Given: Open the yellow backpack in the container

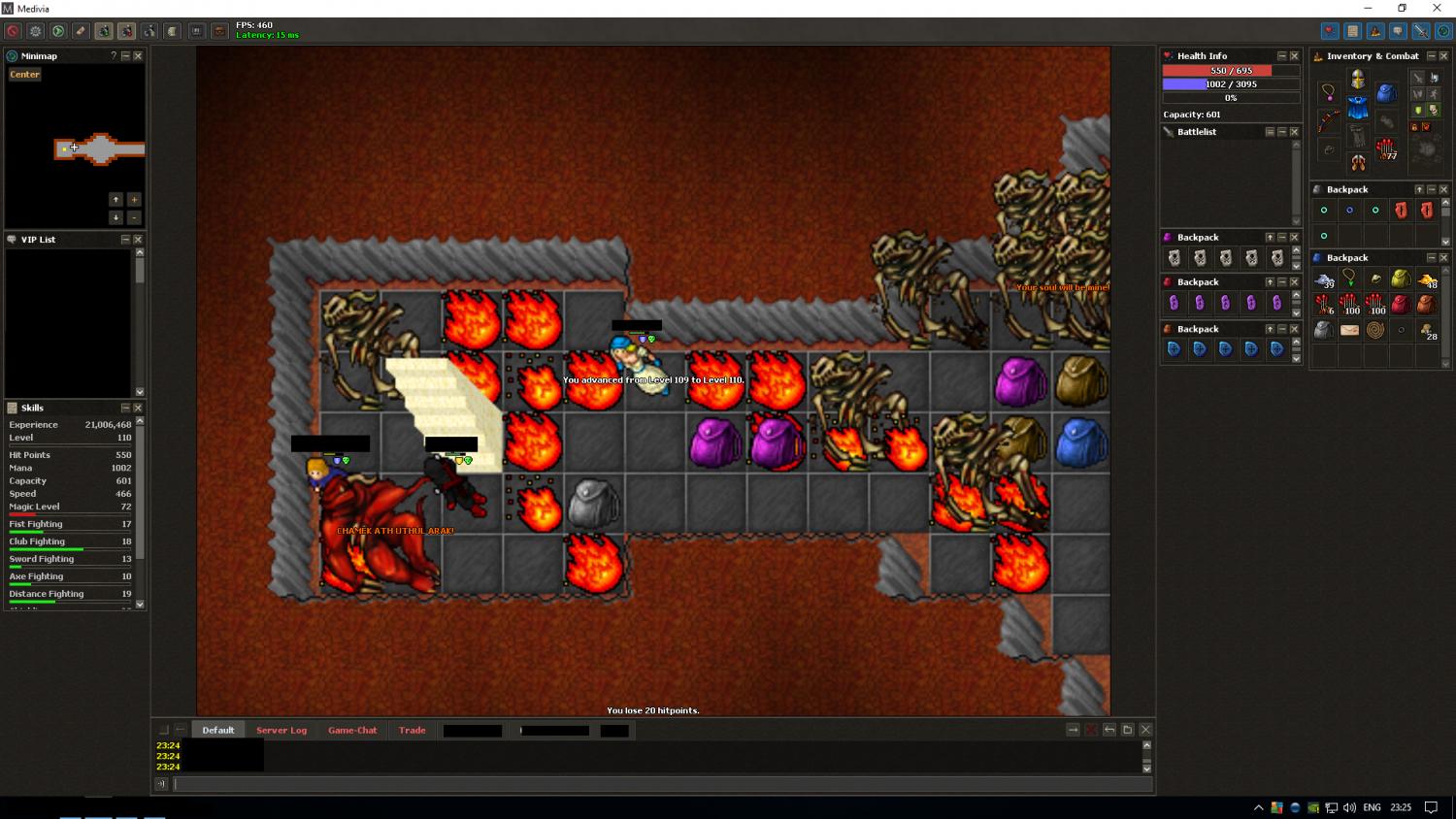Looking at the screenshot, I should pyautogui.click(x=1400, y=279).
